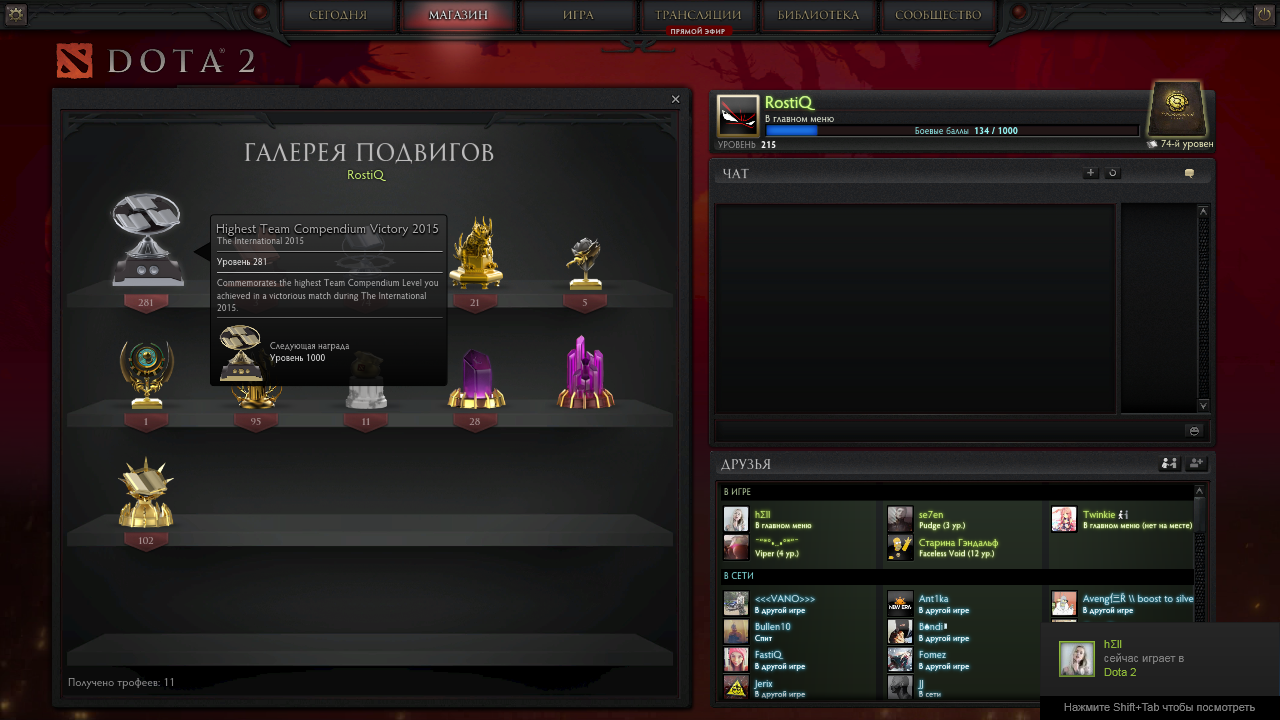Select the golden trophy with level 21
Image resolution: width=1280 pixels, height=720 pixels.
coord(475,252)
